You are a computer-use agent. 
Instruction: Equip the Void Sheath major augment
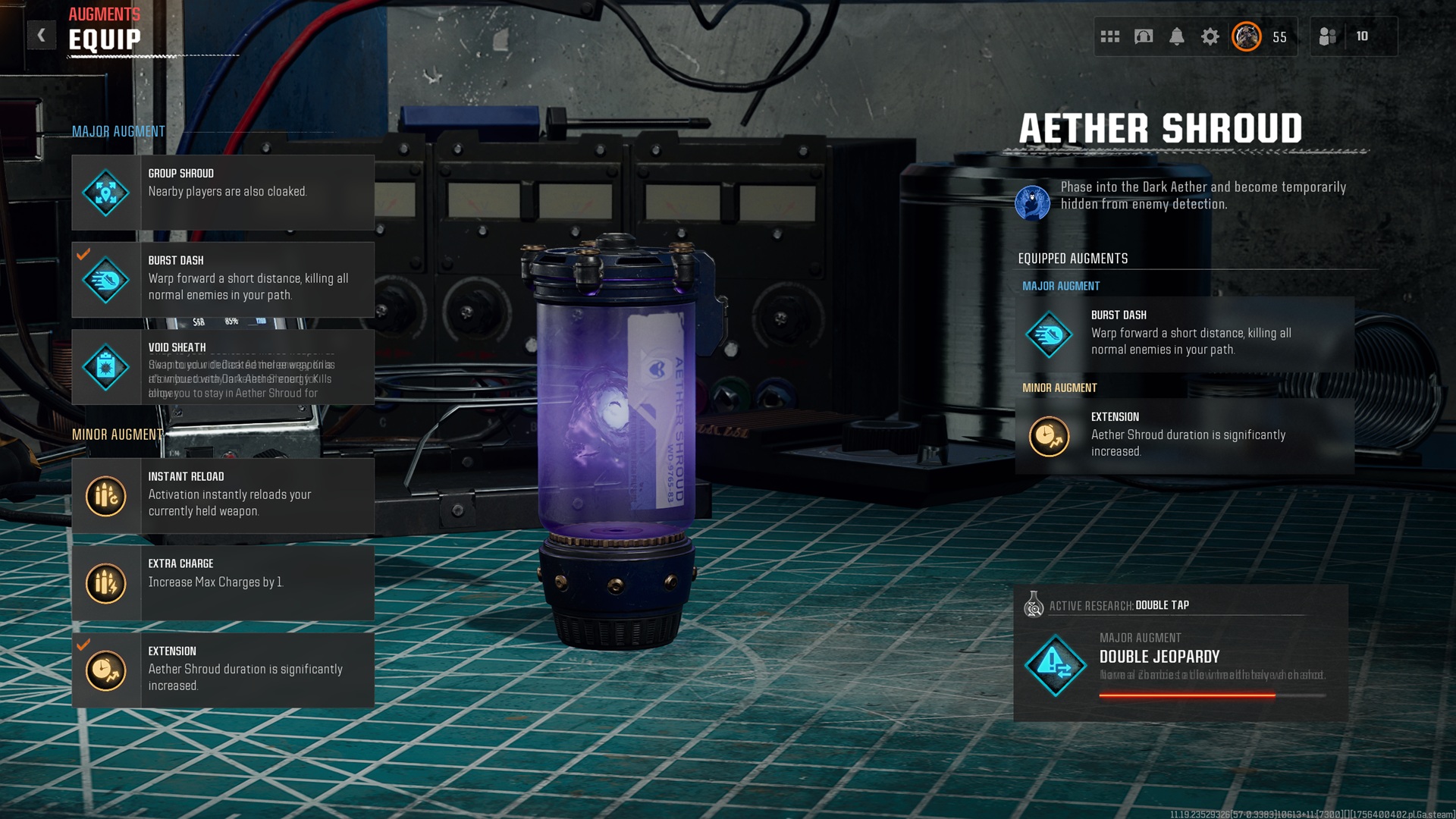coord(223,367)
